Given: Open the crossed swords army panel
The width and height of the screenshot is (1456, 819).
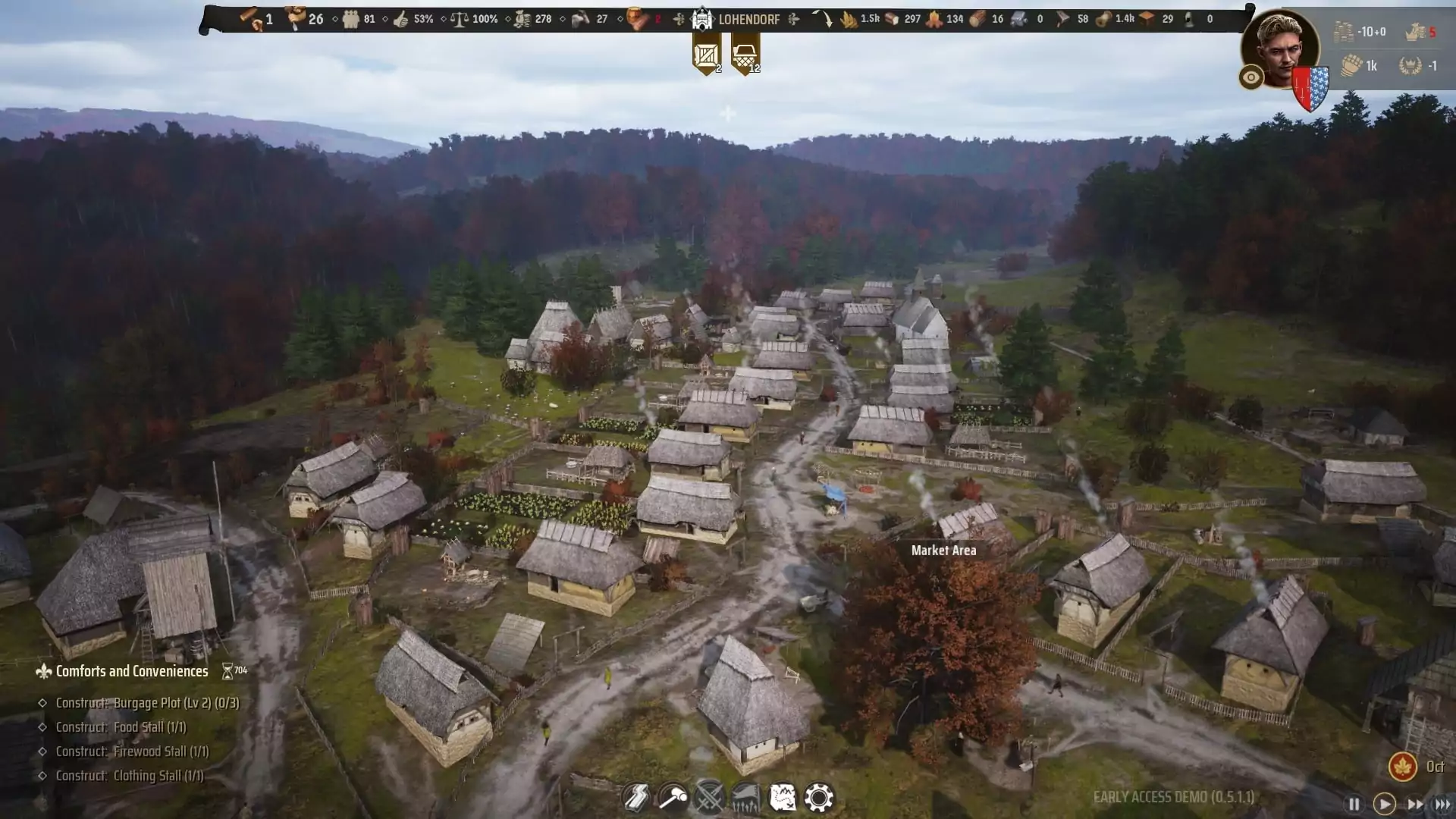Looking at the screenshot, I should pos(709,798).
